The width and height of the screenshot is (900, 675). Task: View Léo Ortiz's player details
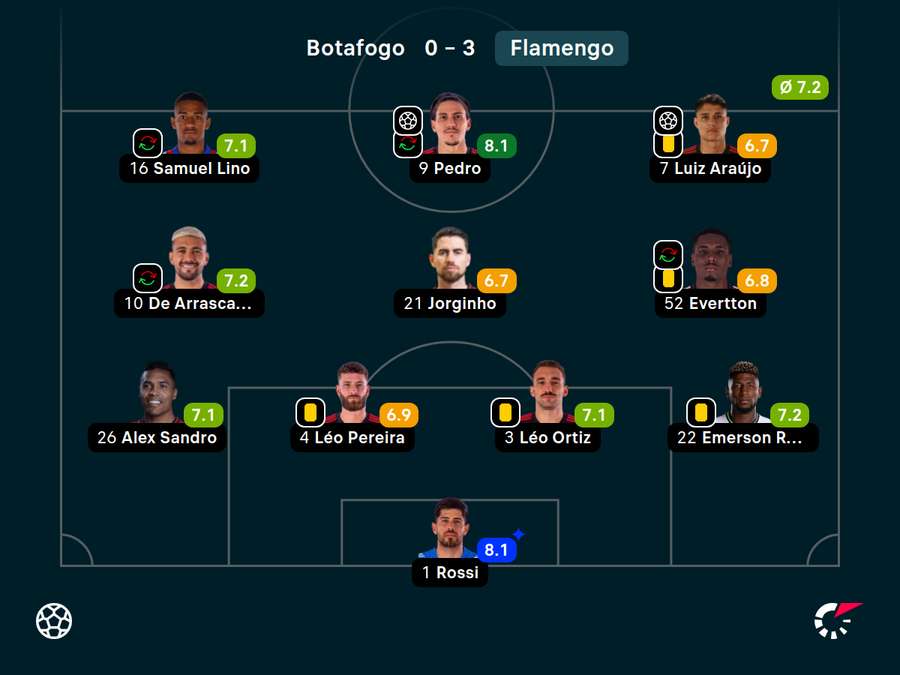[547, 393]
